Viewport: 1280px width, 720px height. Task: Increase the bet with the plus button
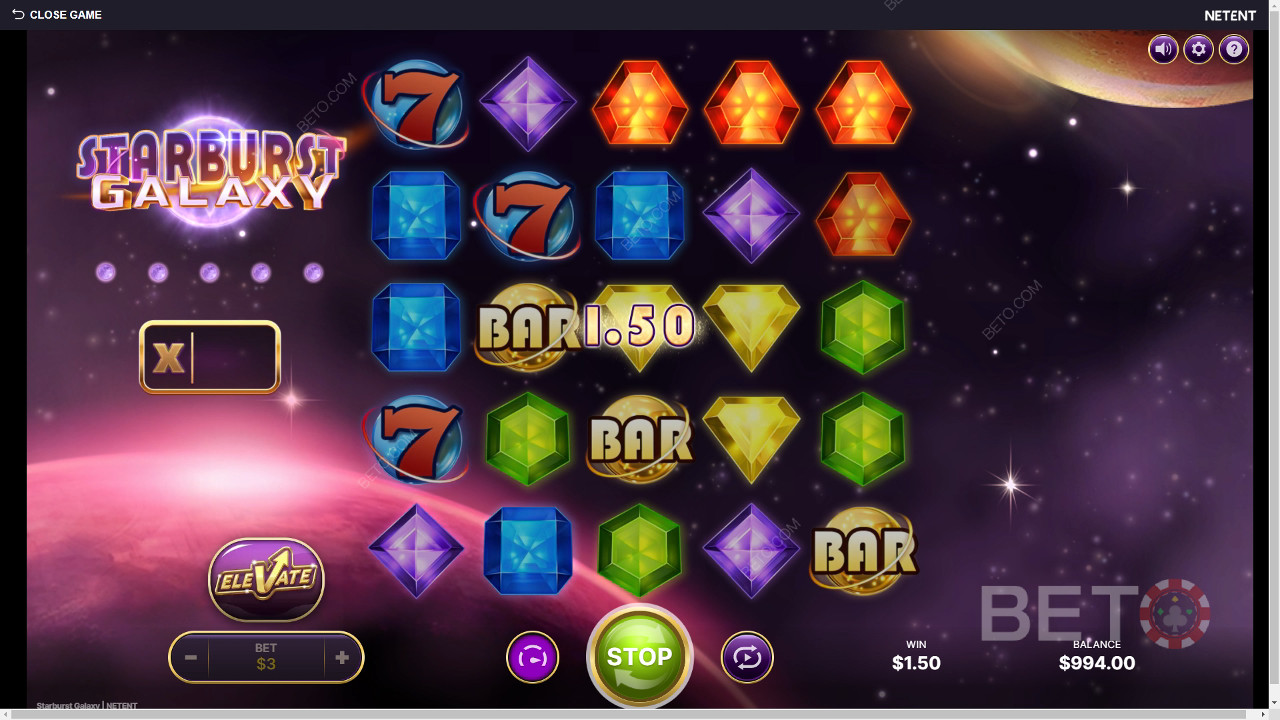coord(342,658)
